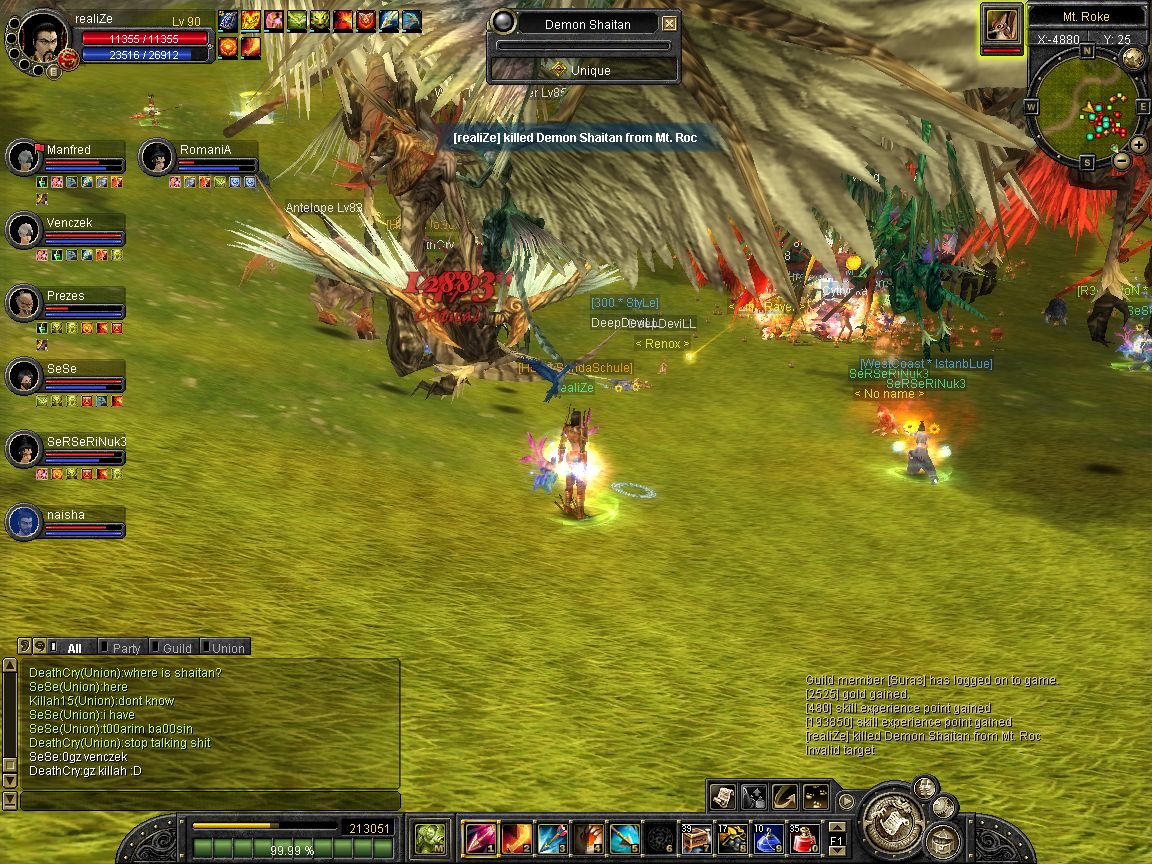The width and height of the screenshot is (1152, 864).
Task: Select party member SeRSeRiNuk3 in party list
Action: 86,442
